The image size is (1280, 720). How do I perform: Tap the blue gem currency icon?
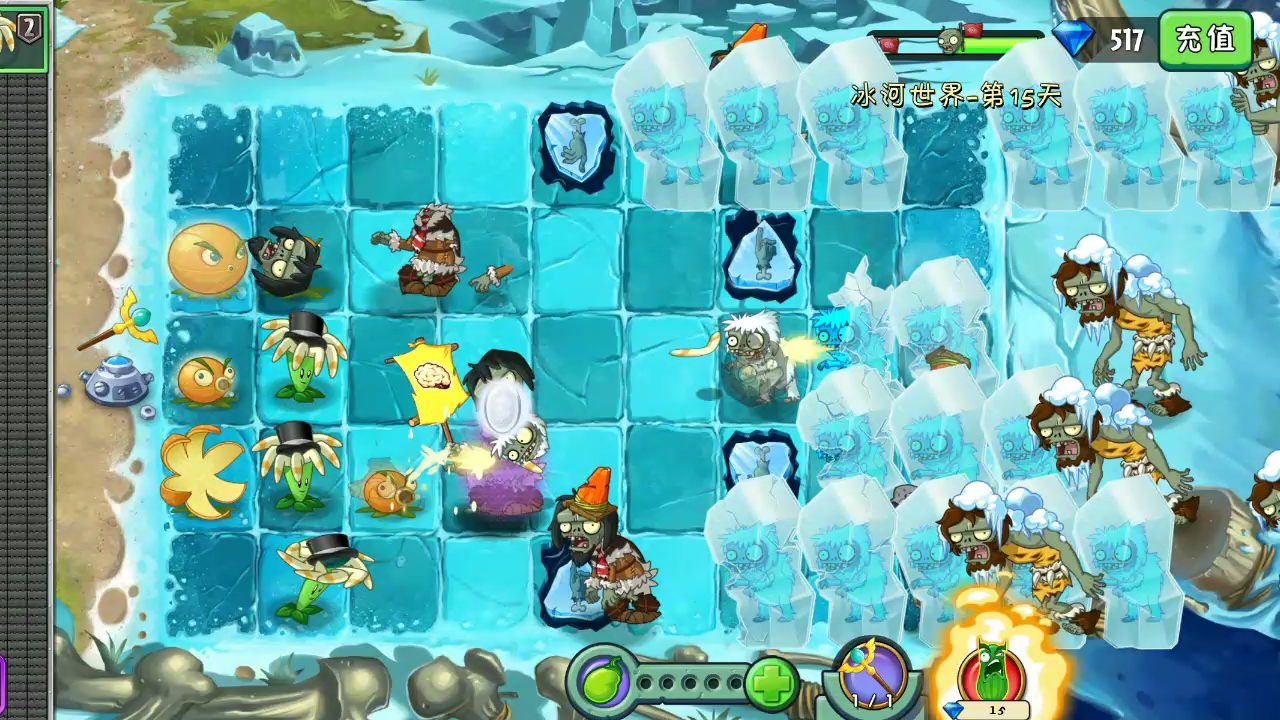1075,39
